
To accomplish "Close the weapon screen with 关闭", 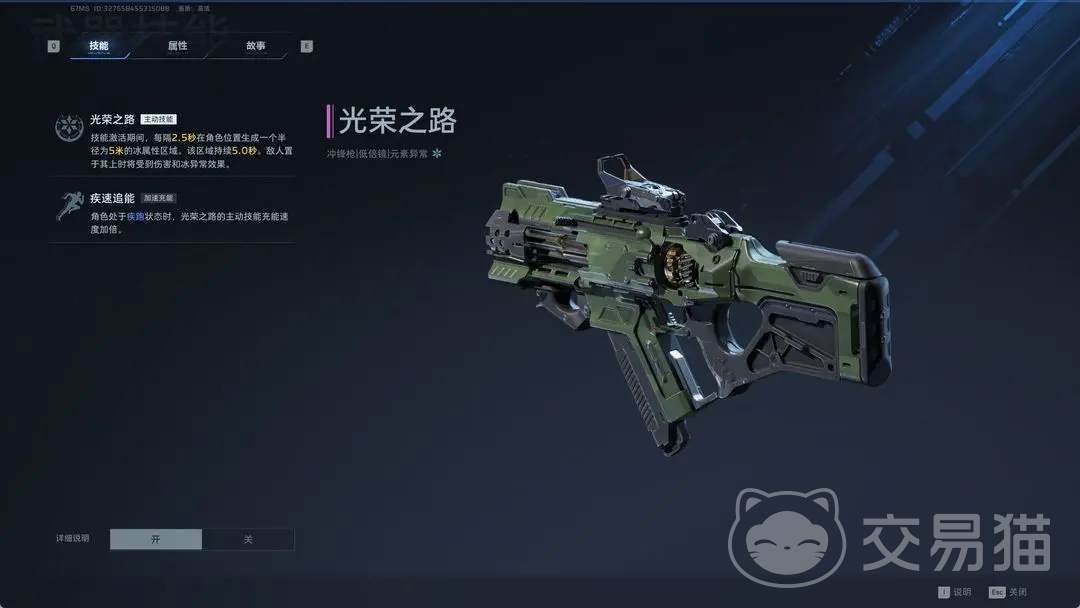I will [x=1008, y=592].
